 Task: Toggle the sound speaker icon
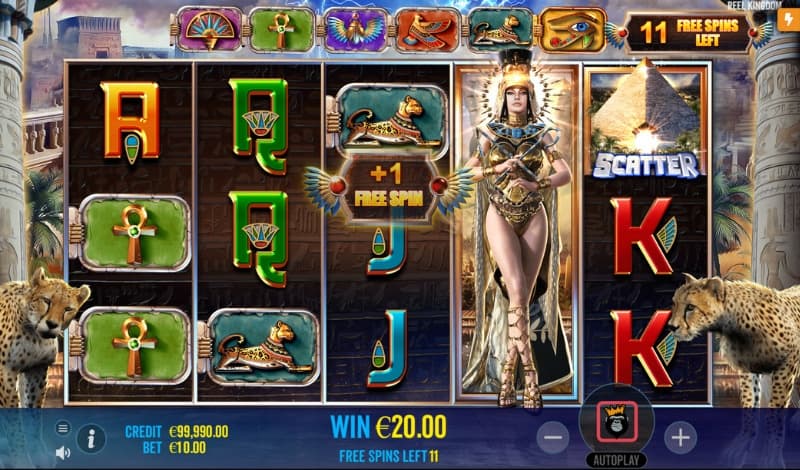pyautogui.click(x=63, y=452)
